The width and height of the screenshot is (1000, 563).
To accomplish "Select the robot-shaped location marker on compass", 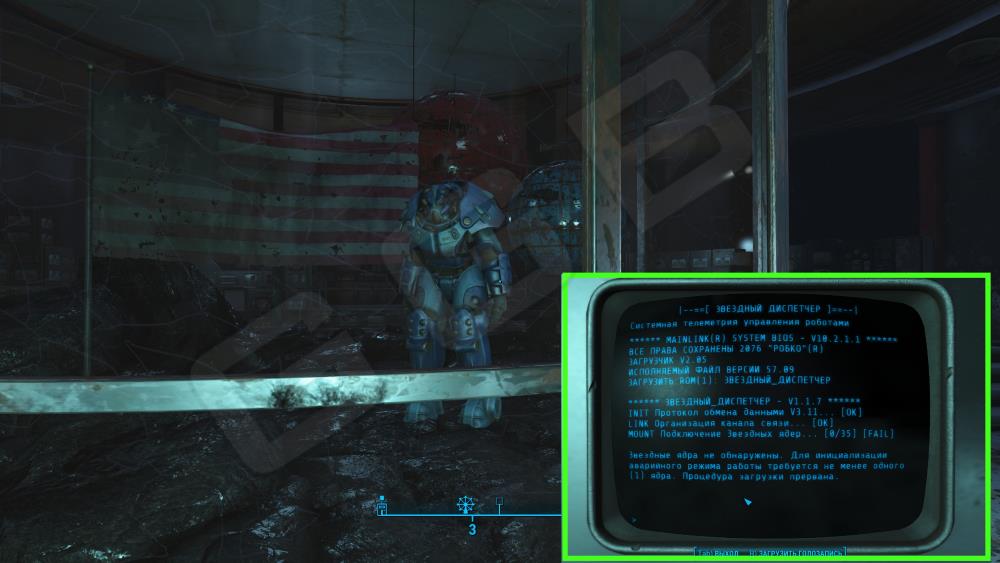I will click(x=381, y=507).
